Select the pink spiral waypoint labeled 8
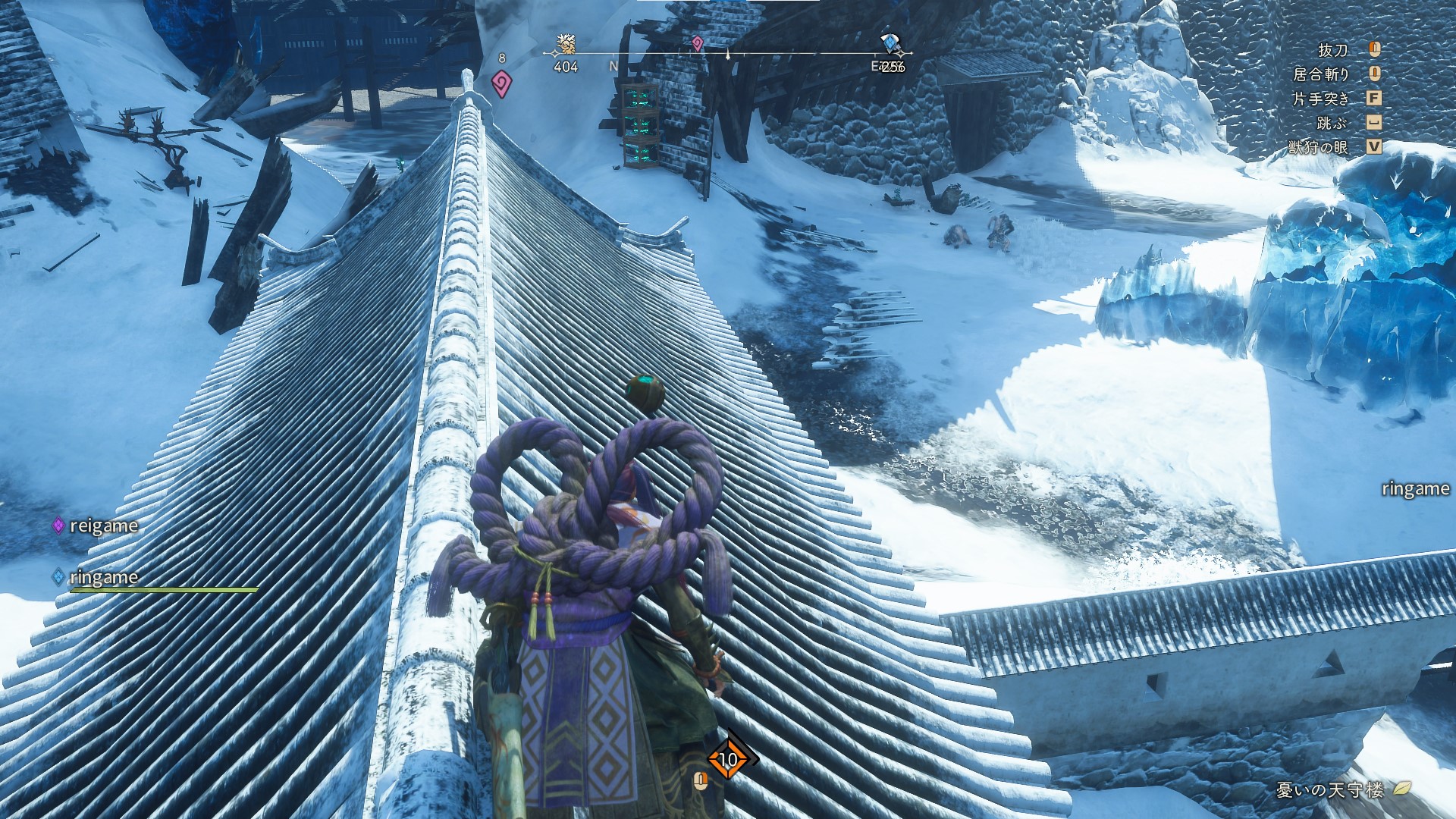 point(501,83)
